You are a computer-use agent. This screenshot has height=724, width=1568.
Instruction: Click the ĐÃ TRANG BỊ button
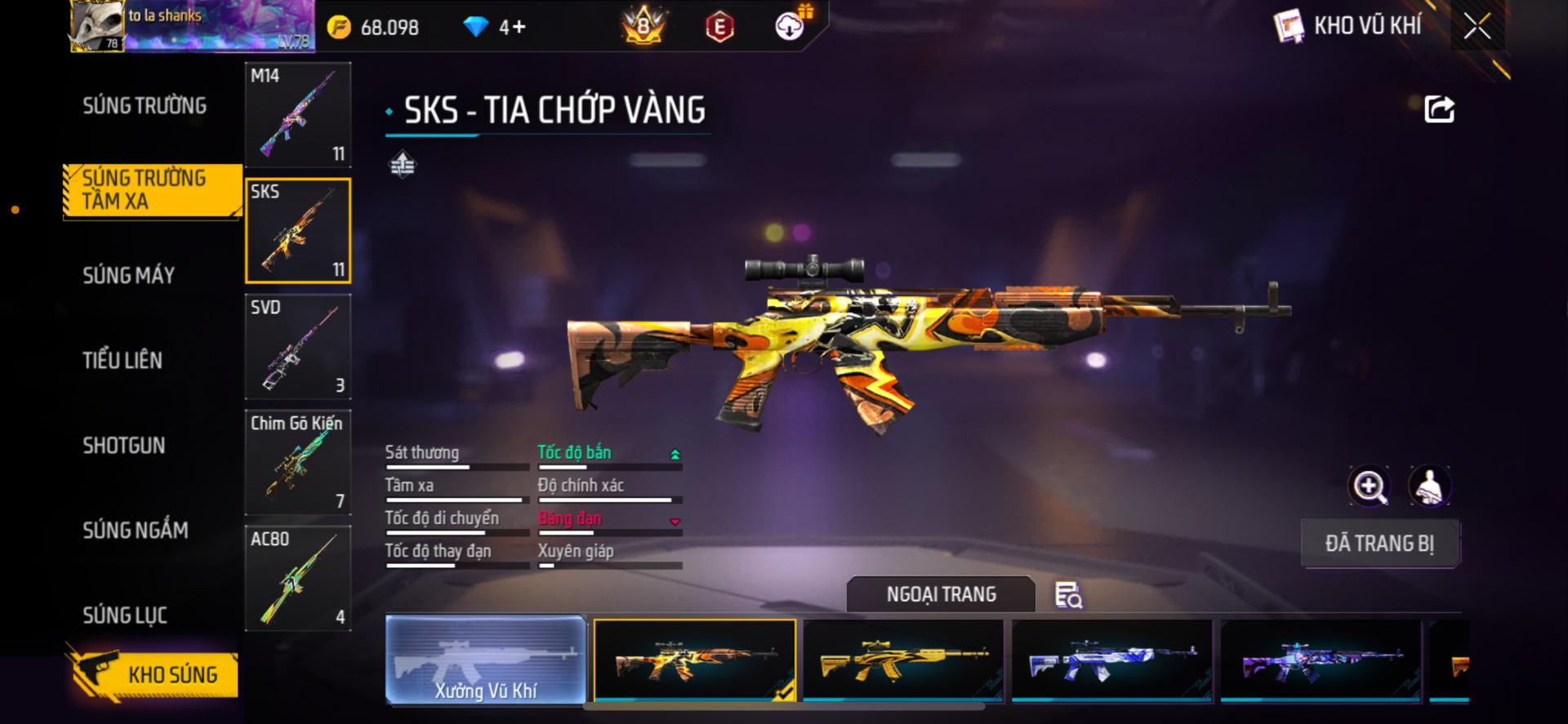[1379, 544]
